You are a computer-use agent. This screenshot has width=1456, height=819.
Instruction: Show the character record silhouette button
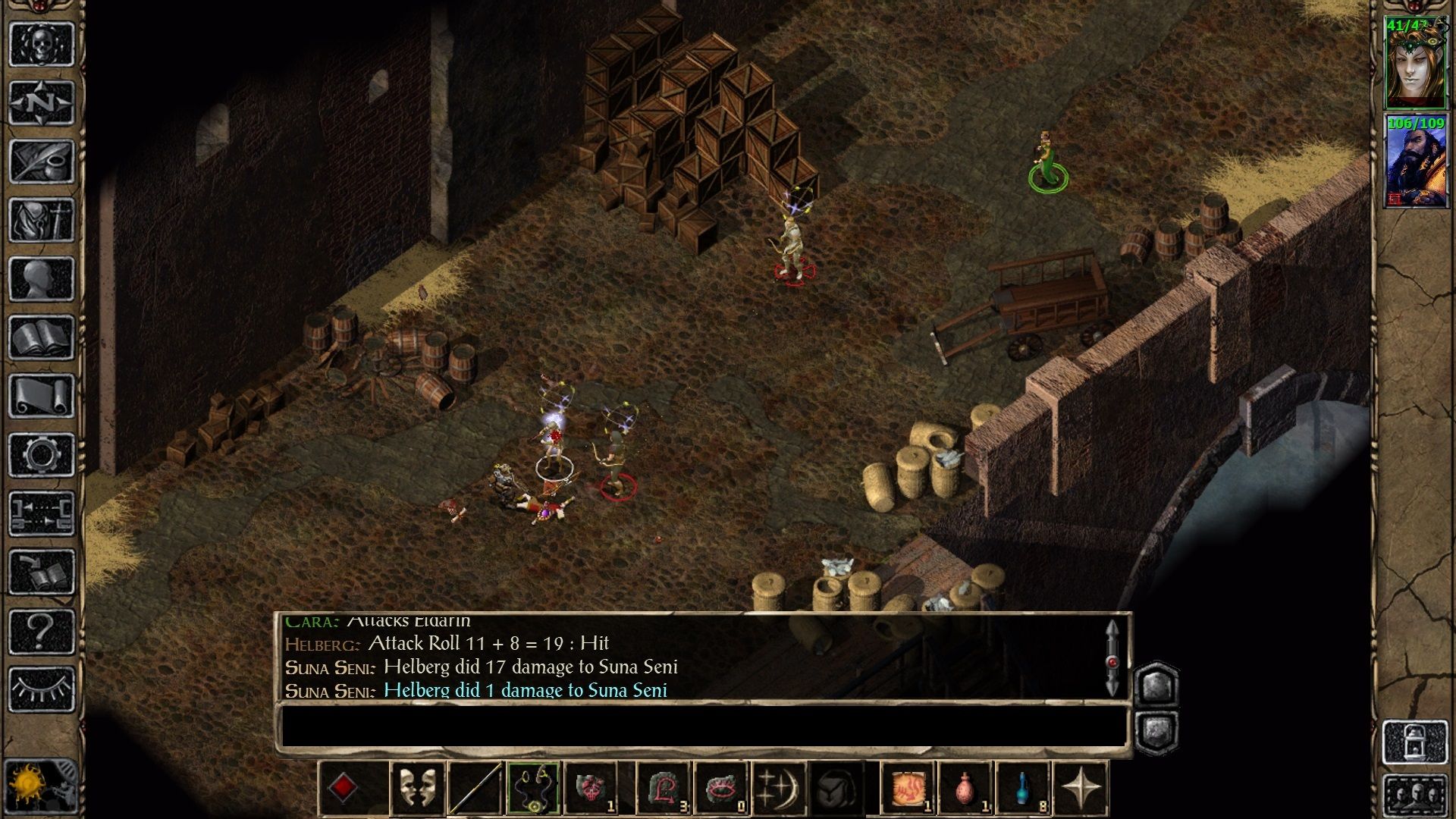click(x=42, y=278)
